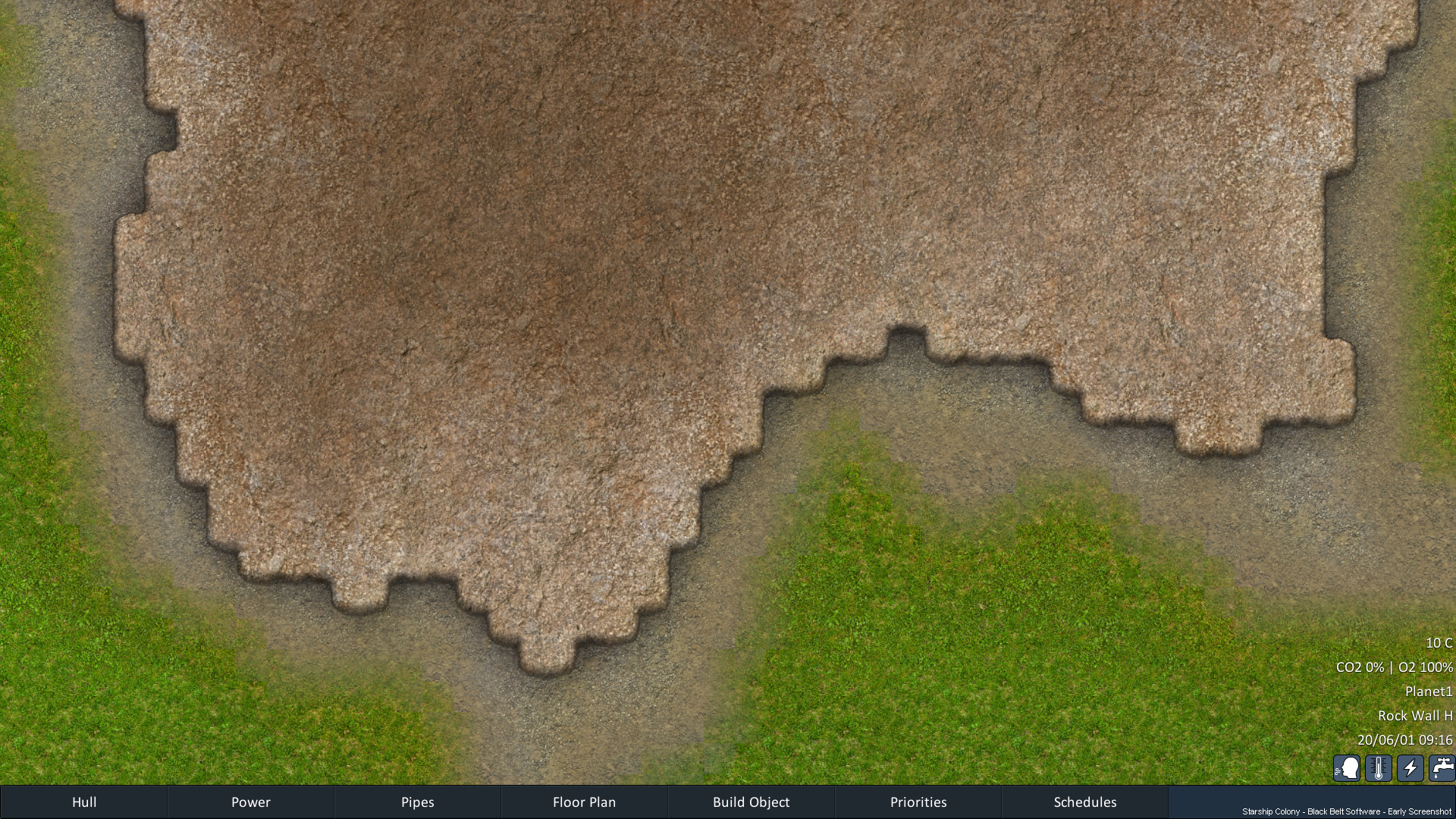The width and height of the screenshot is (1456, 819).
Task: Click the Build Object menu
Action: click(751, 802)
